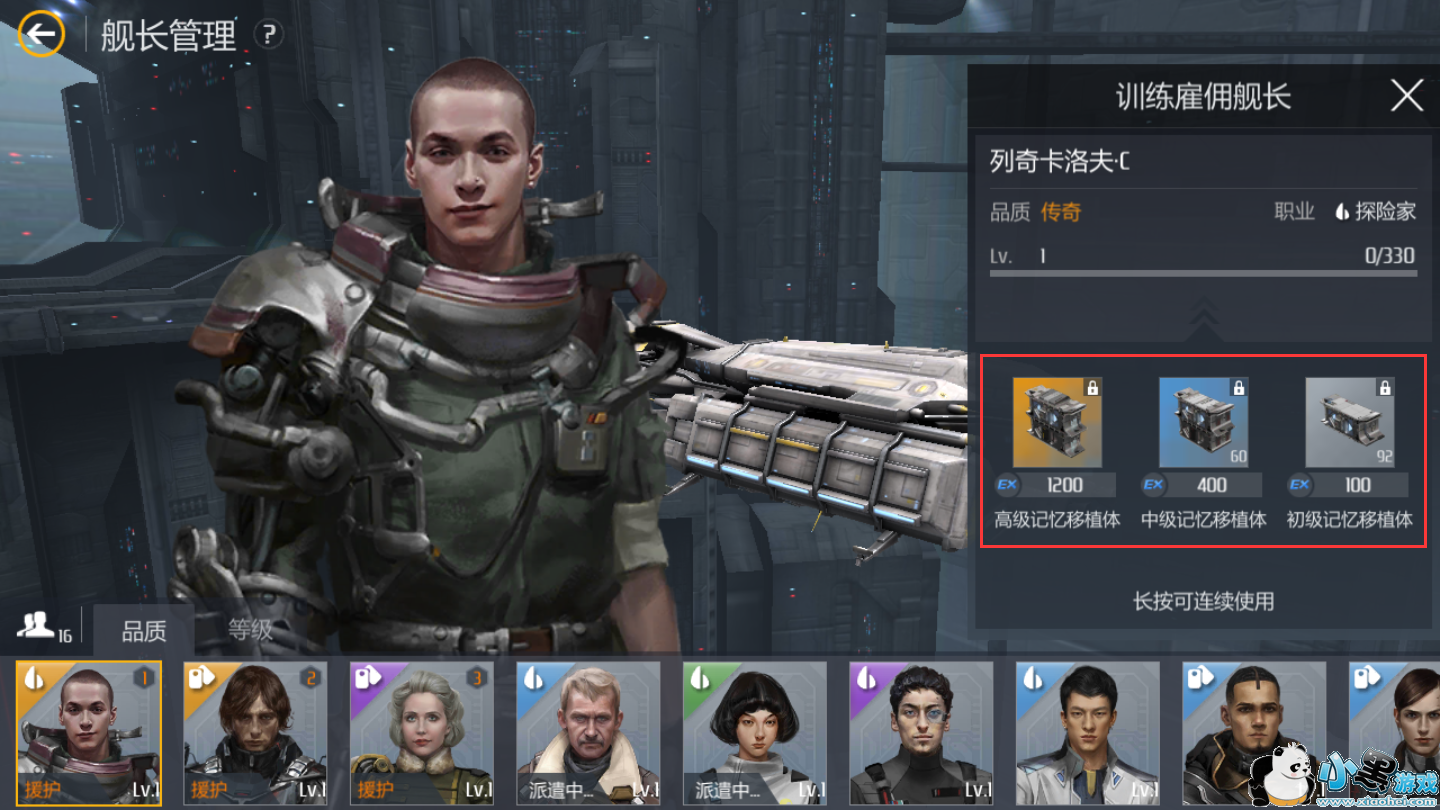This screenshot has height=810, width=1440.
Task: Select the long-haired captain portrait numbered 2
Action: tap(255, 733)
